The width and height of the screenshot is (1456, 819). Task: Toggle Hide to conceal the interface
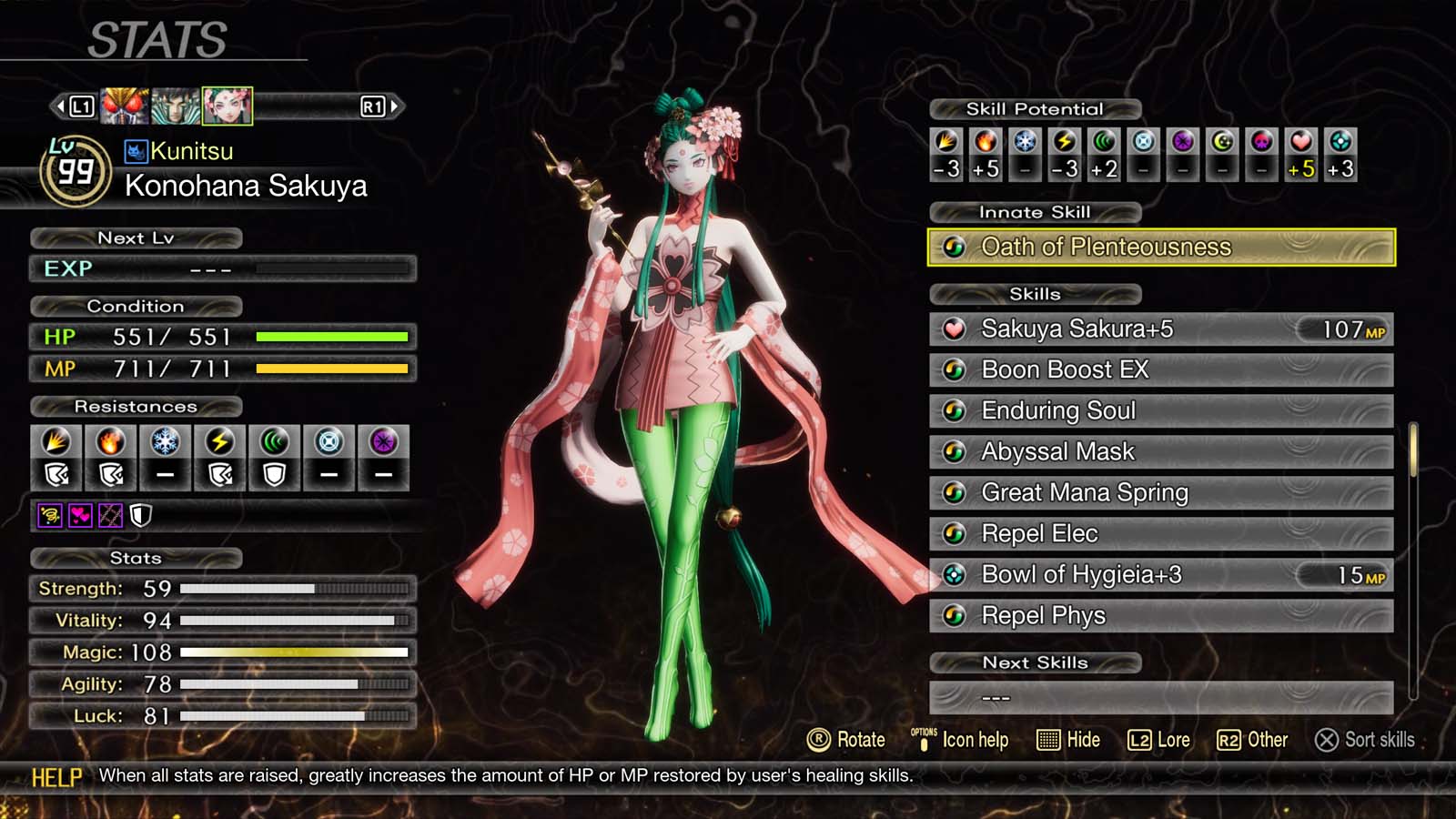click(1069, 740)
